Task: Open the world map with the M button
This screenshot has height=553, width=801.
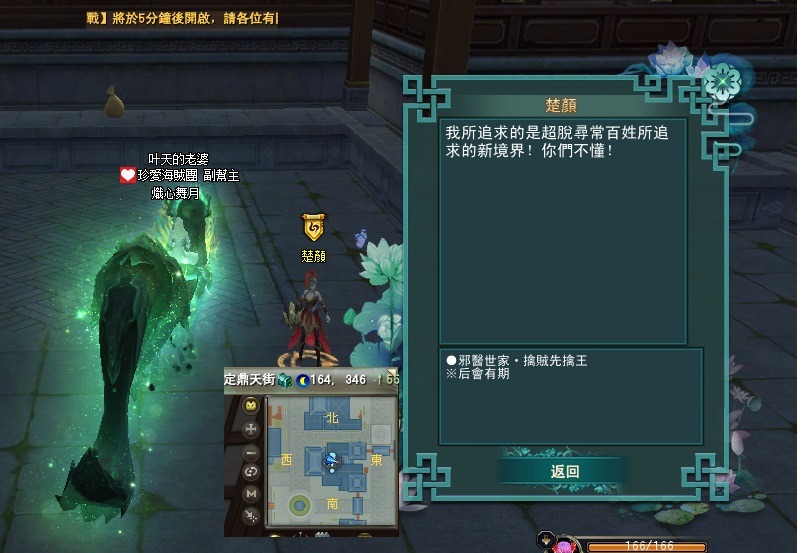Action: 251,494
